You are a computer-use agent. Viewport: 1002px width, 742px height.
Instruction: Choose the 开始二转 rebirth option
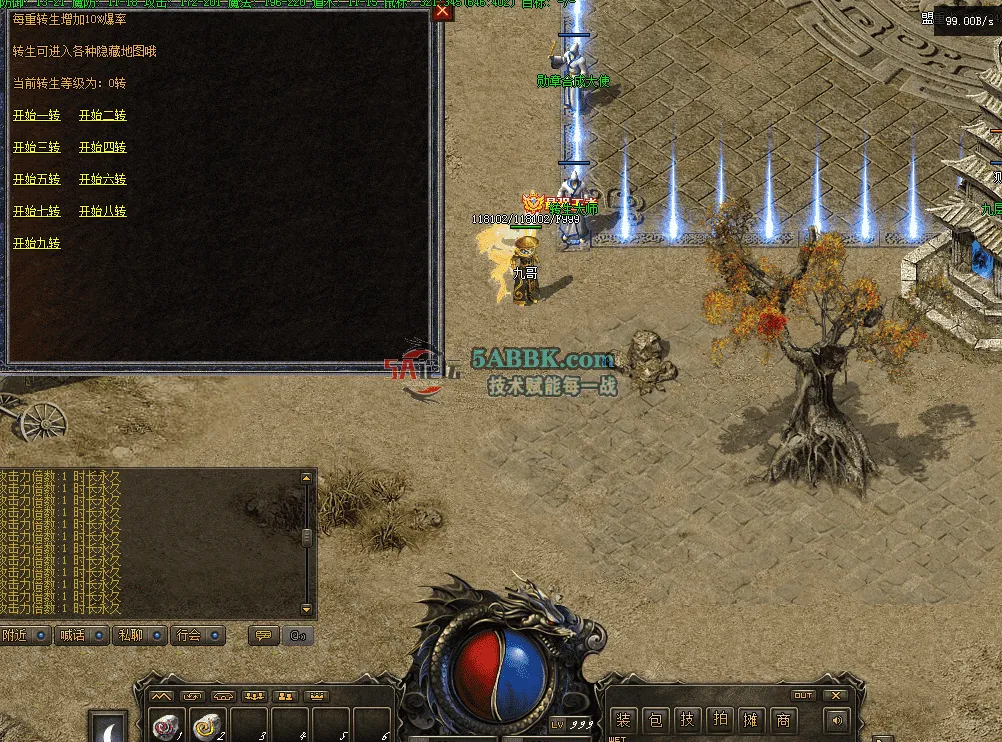point(103,116)
